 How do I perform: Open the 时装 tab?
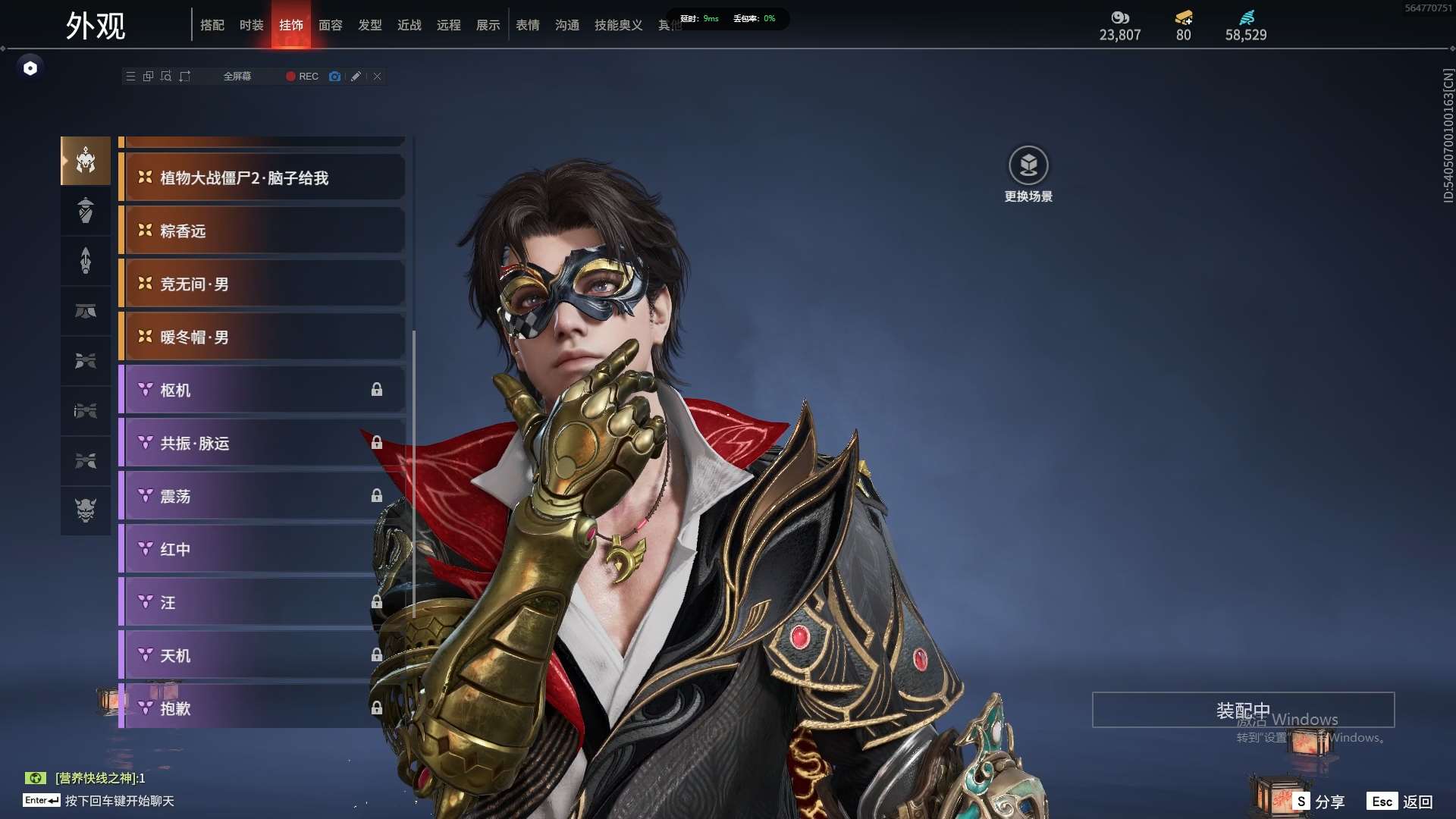(x=252, y=25)
